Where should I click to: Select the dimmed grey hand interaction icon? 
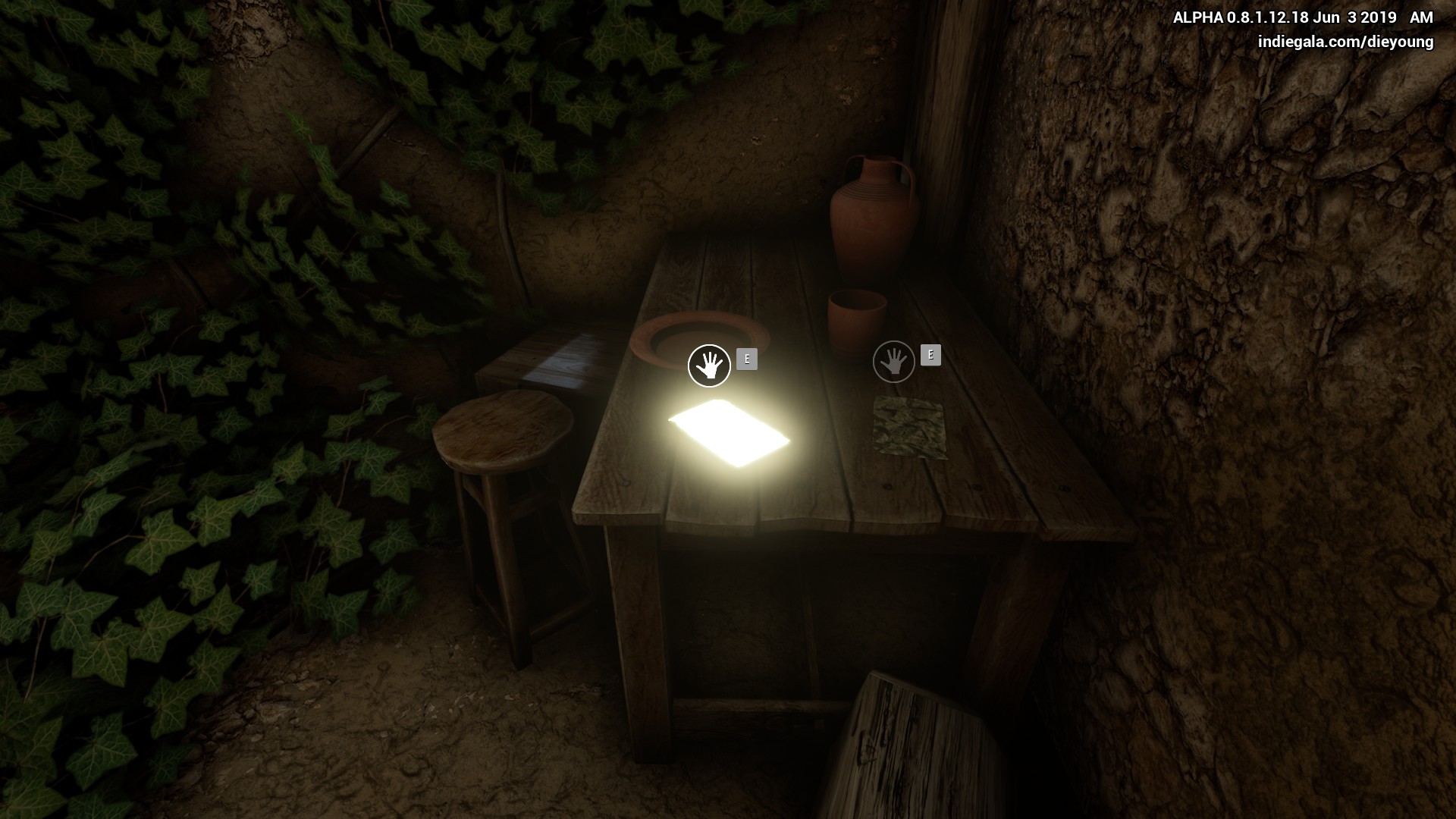coord(894,362)
